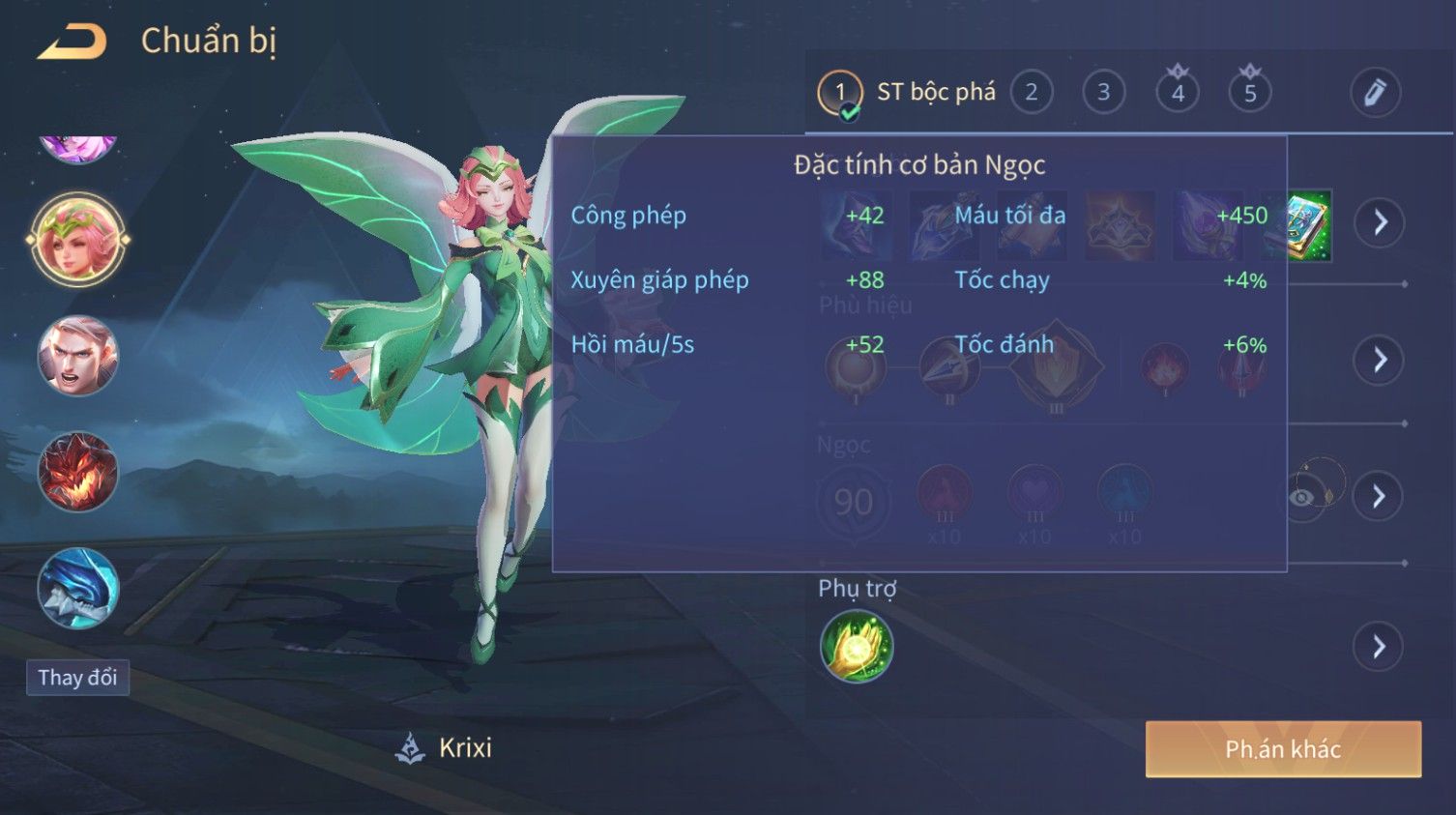Image resolution: width=1456 pixels, height=815 pixels.
Task: Select Krixi's pink-haired hero portrait
Action: (77, 240)
